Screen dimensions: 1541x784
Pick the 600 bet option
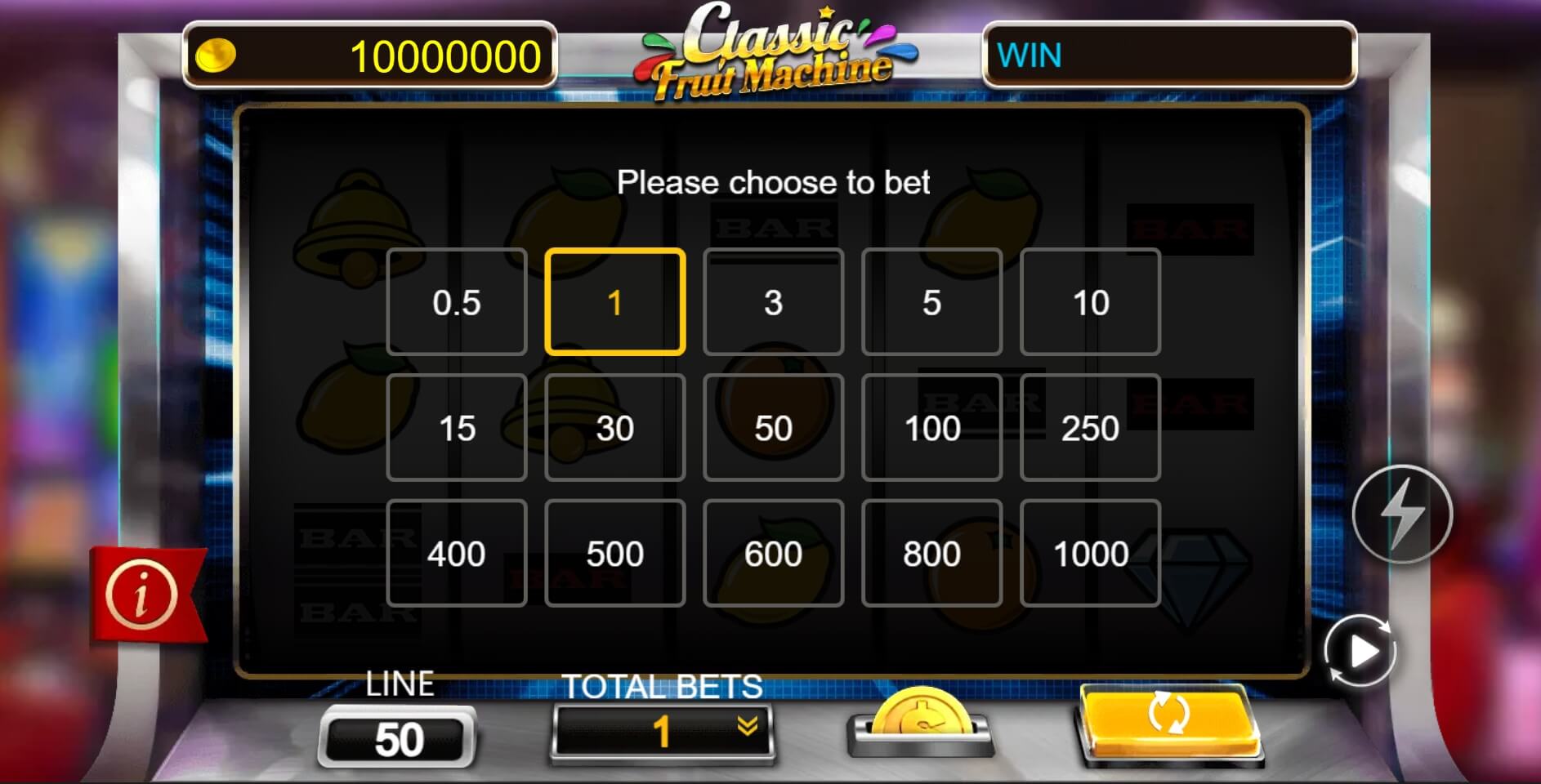pyautogui.click(x=774, y=554)
